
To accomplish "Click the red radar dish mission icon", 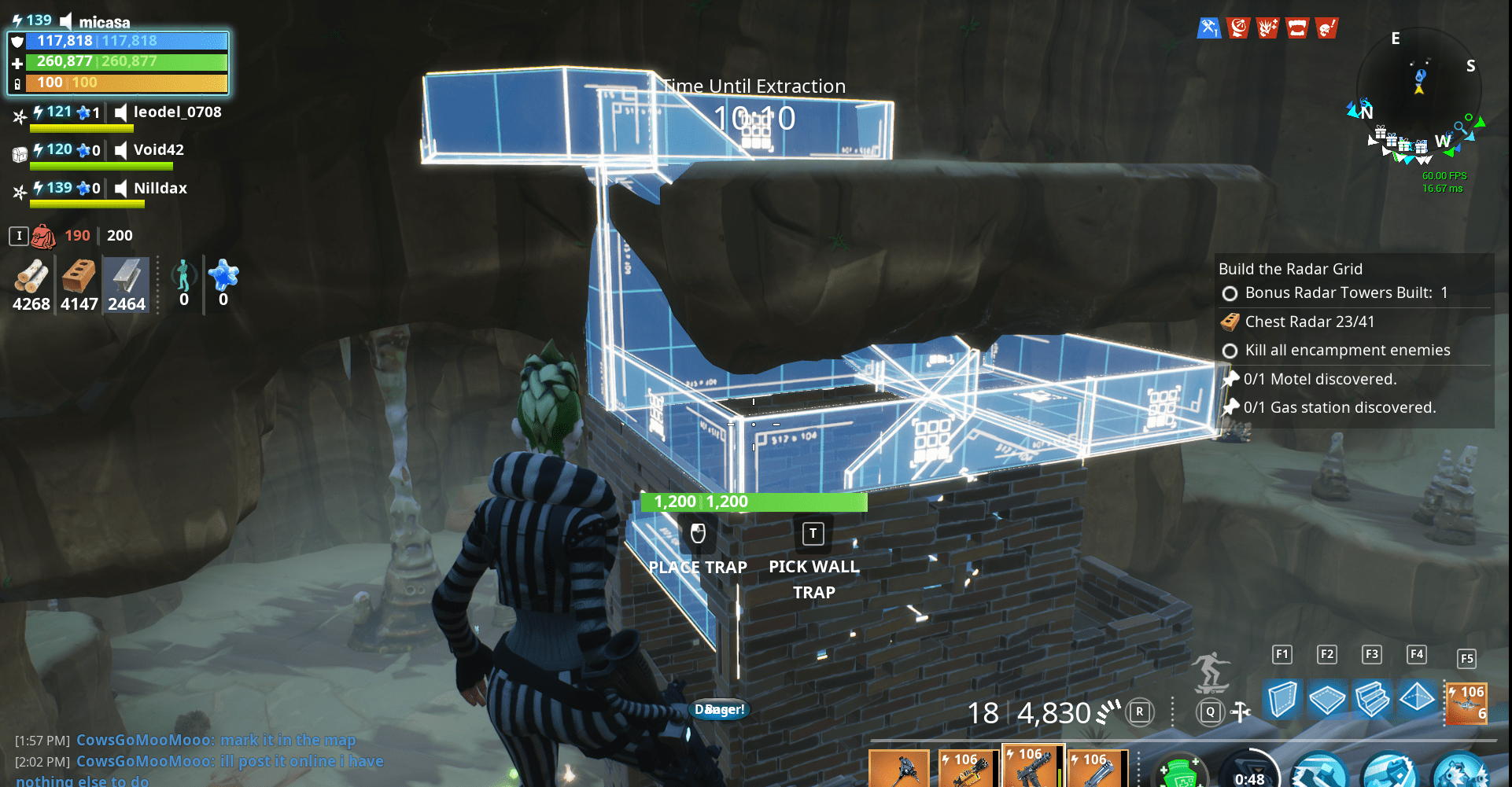I will point(1238,28).
